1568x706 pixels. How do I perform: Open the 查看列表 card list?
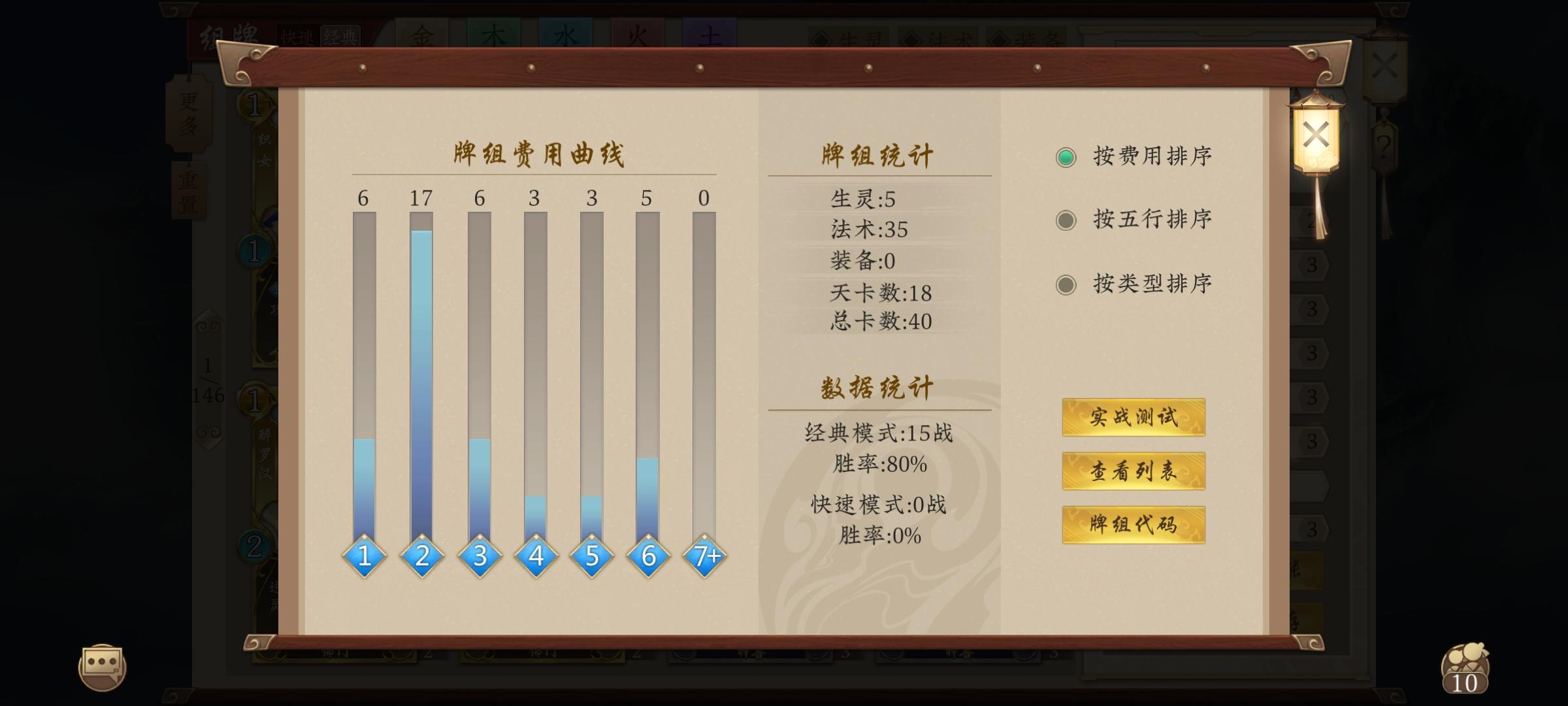pos(1133,472)
